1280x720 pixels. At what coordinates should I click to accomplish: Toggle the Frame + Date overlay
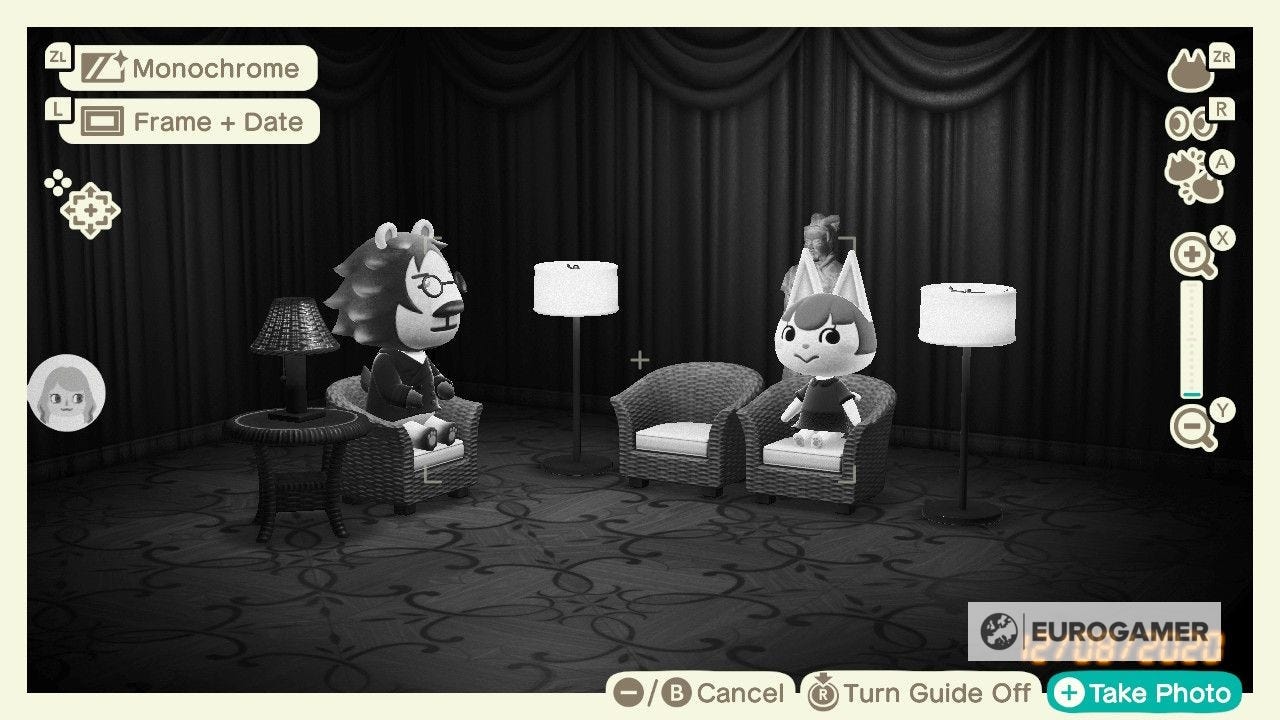[x=218, y=121]
